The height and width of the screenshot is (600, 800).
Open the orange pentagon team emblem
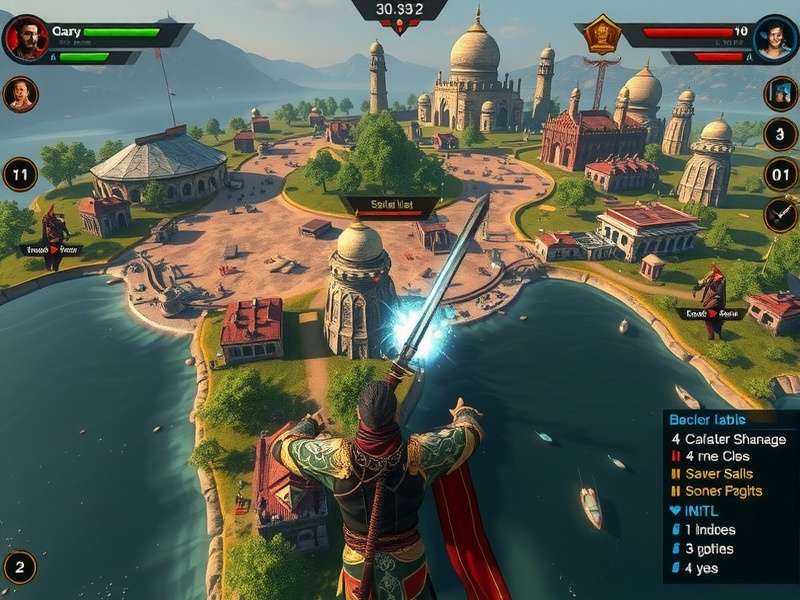602,34
